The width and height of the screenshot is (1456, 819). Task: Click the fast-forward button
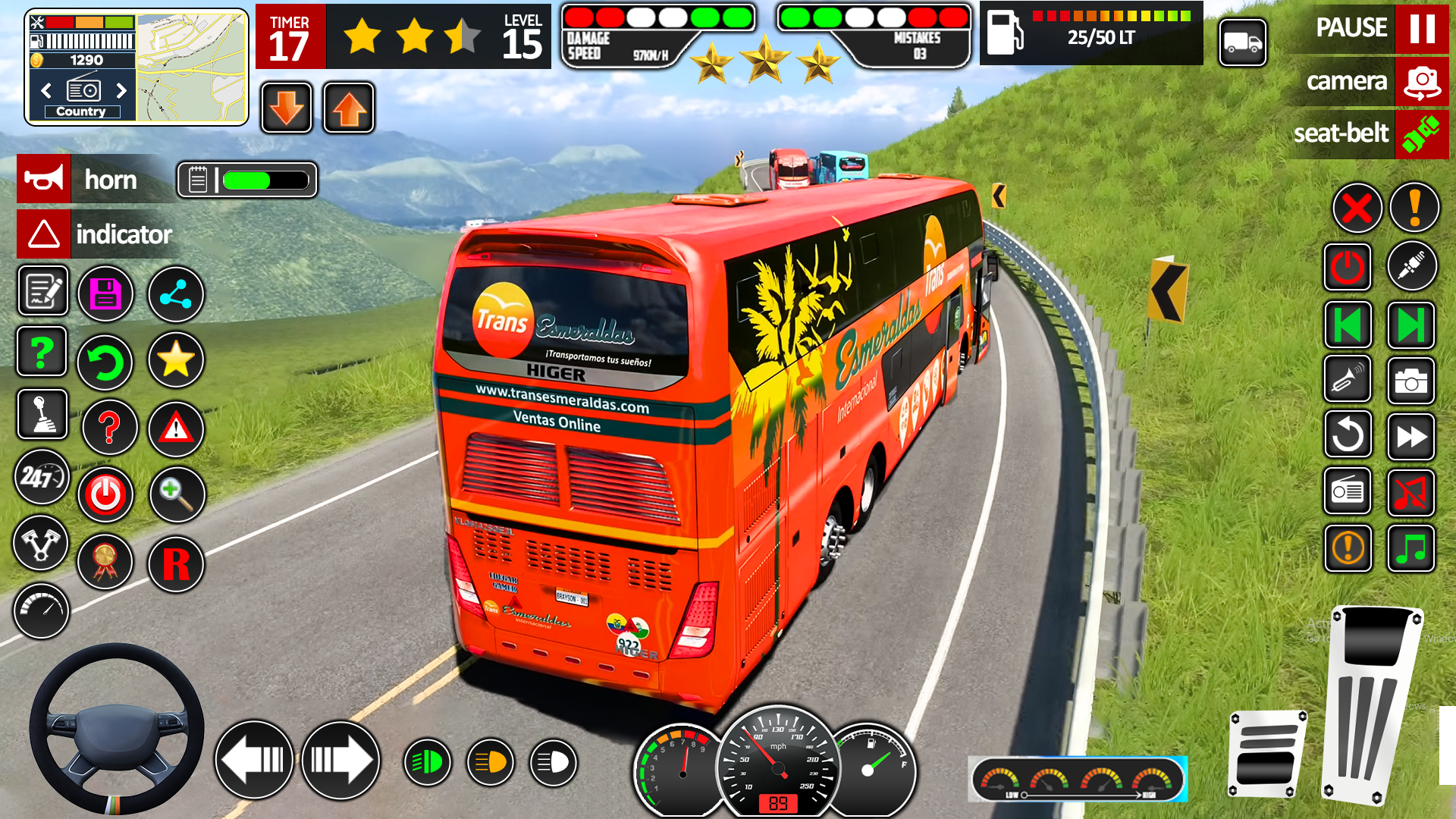[x=1410, y=437]
